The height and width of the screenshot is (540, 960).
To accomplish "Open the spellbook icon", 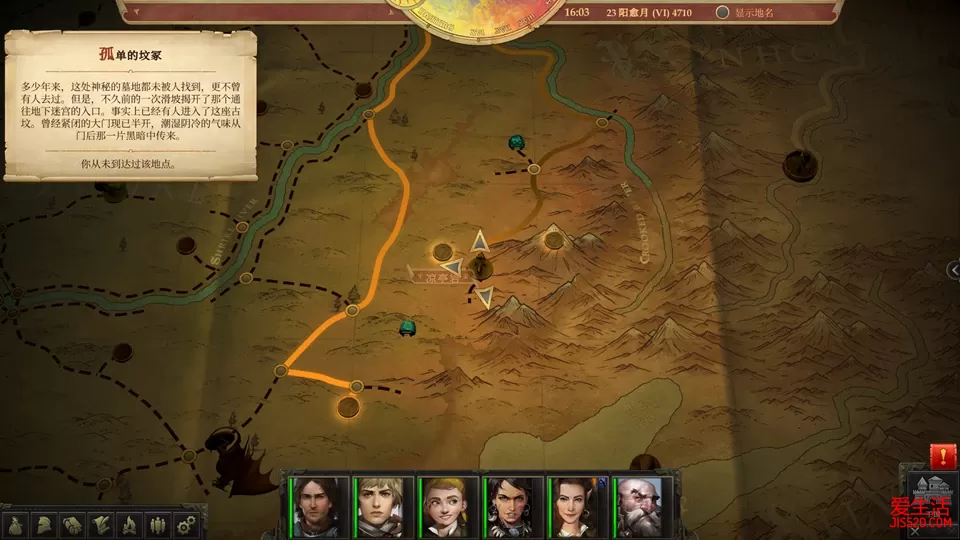I will coord(73,524).
